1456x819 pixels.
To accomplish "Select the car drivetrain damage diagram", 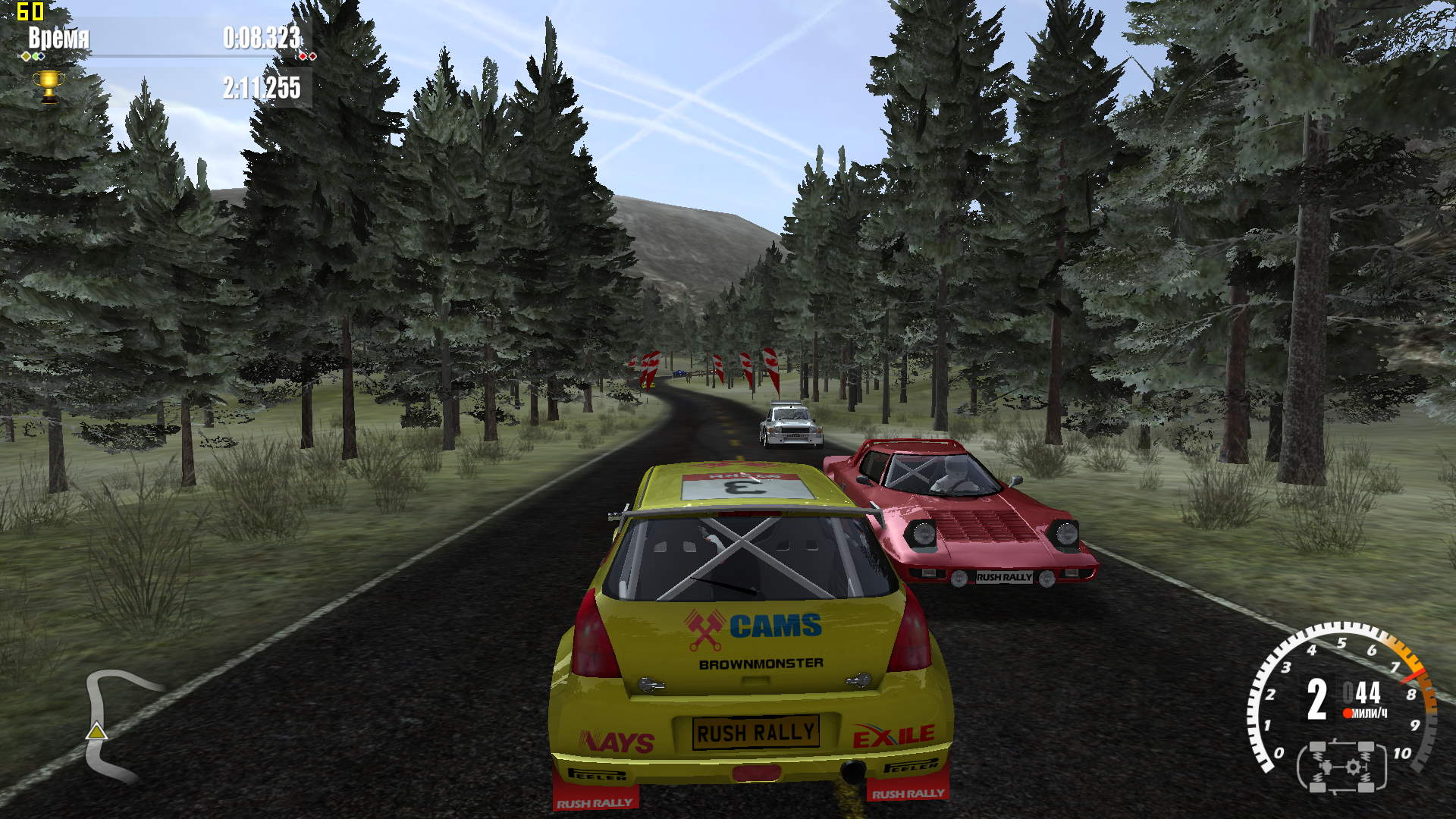I will 1342,767.
